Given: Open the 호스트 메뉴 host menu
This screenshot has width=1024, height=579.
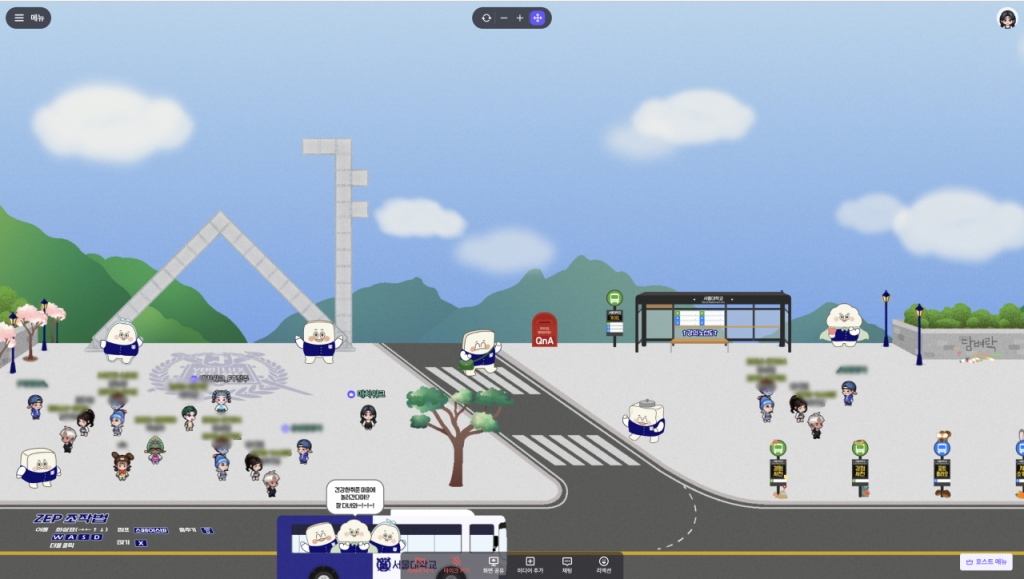Looking at the screenshot, I should (986, 562).
